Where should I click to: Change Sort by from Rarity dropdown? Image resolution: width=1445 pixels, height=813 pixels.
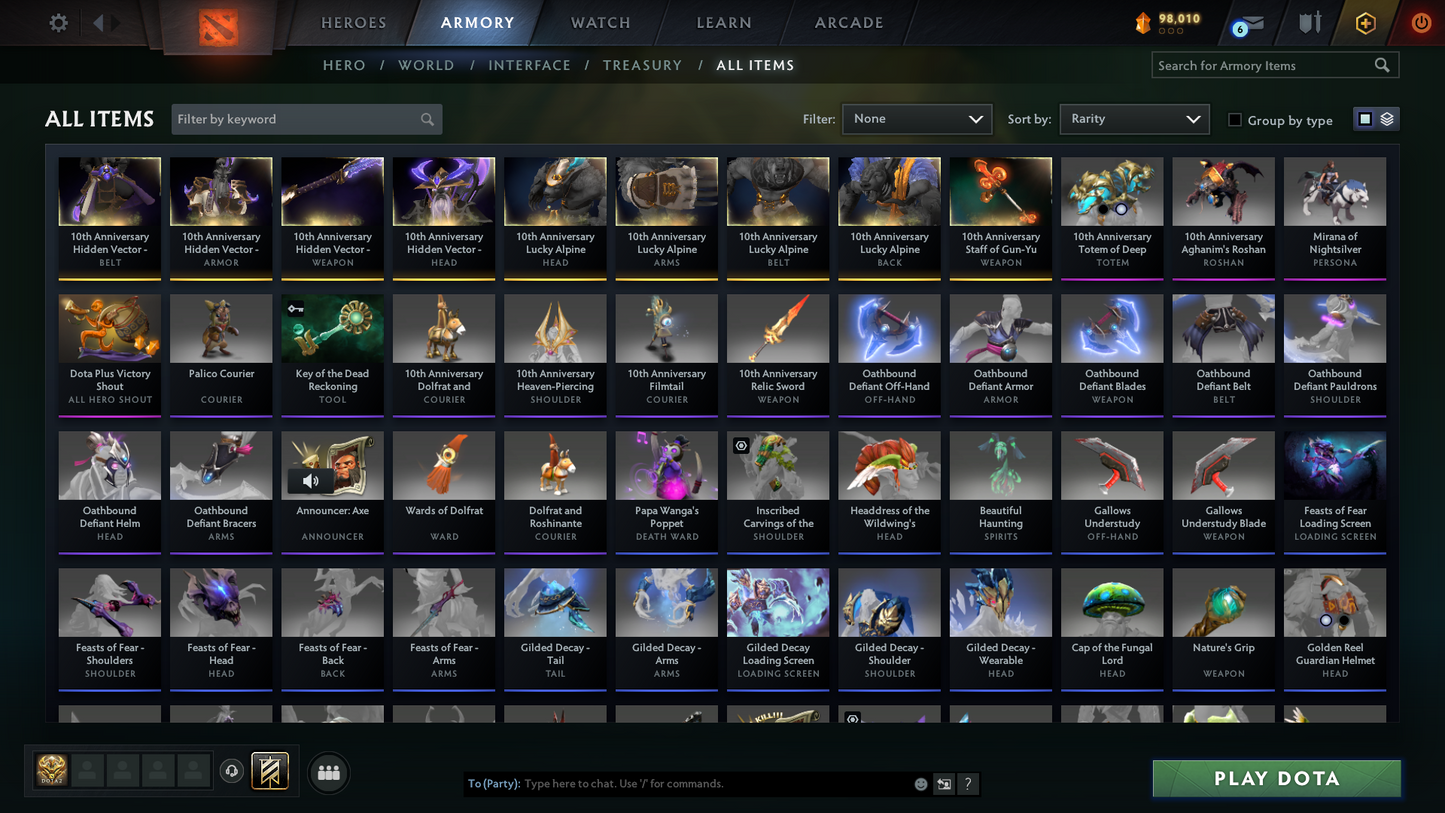pos(1134,118)
